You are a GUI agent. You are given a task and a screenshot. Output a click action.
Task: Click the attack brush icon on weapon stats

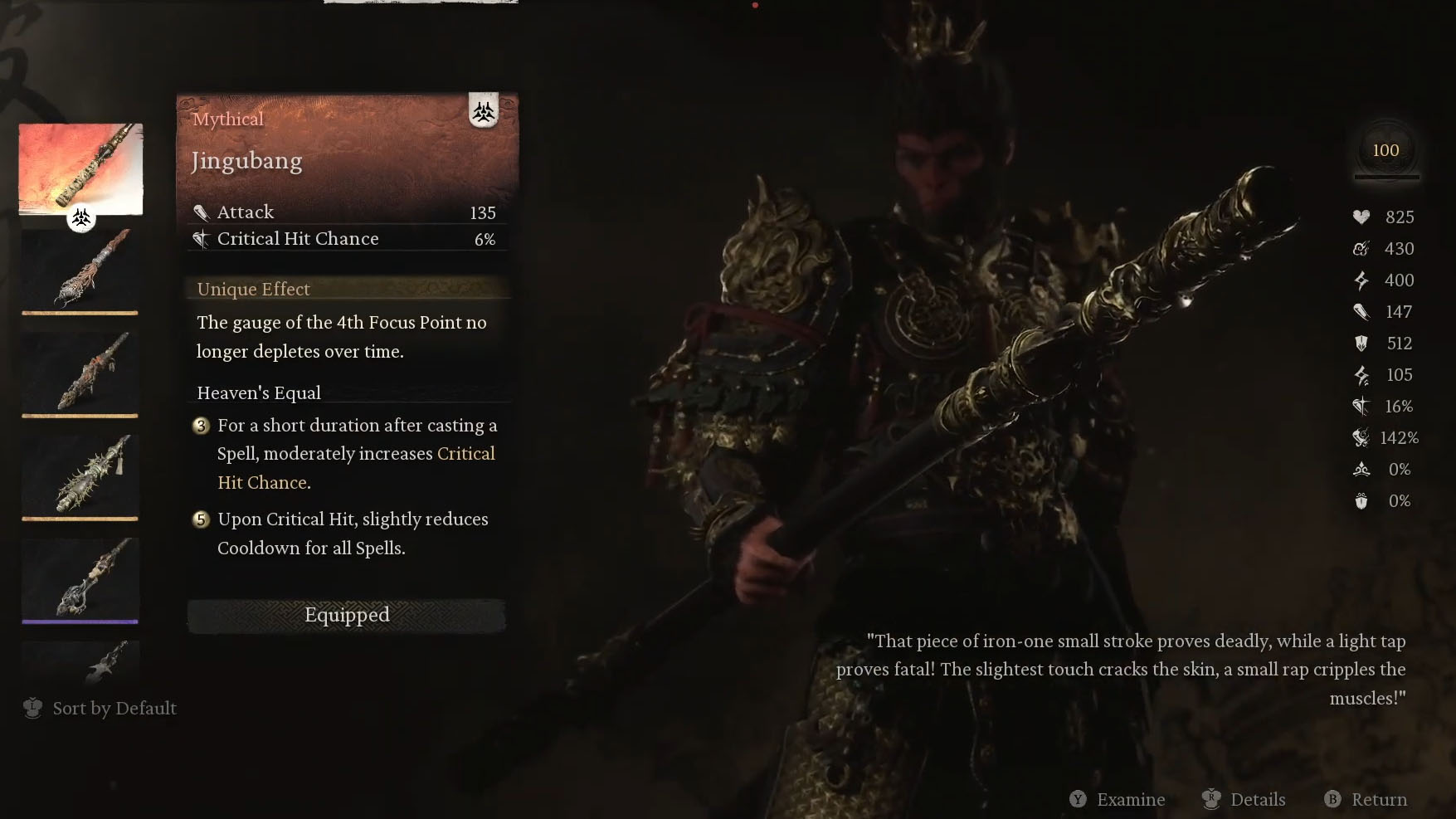(202, 212)
